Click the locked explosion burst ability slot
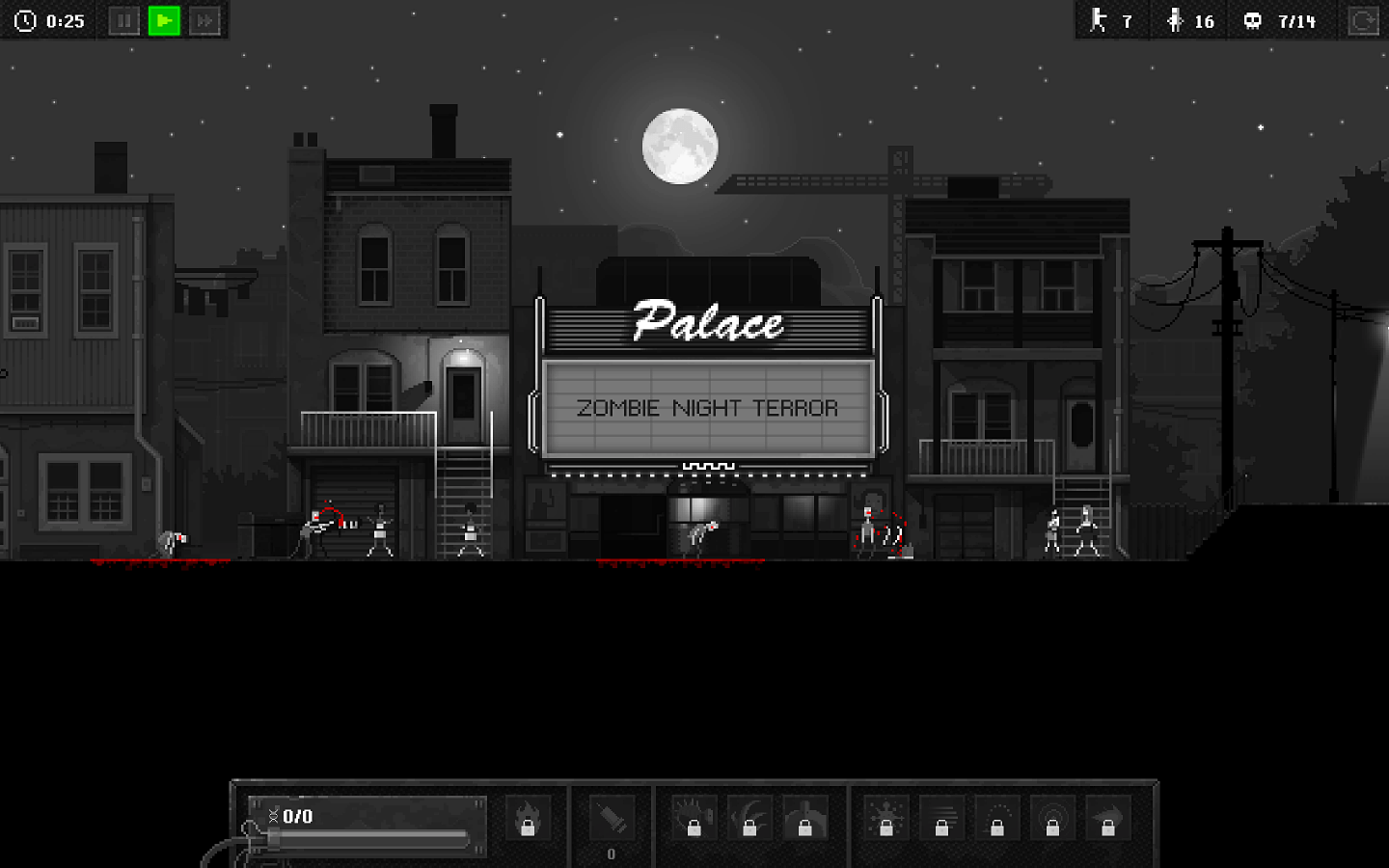This screenshot has width=1389, height=868. [x=885, y=819]
